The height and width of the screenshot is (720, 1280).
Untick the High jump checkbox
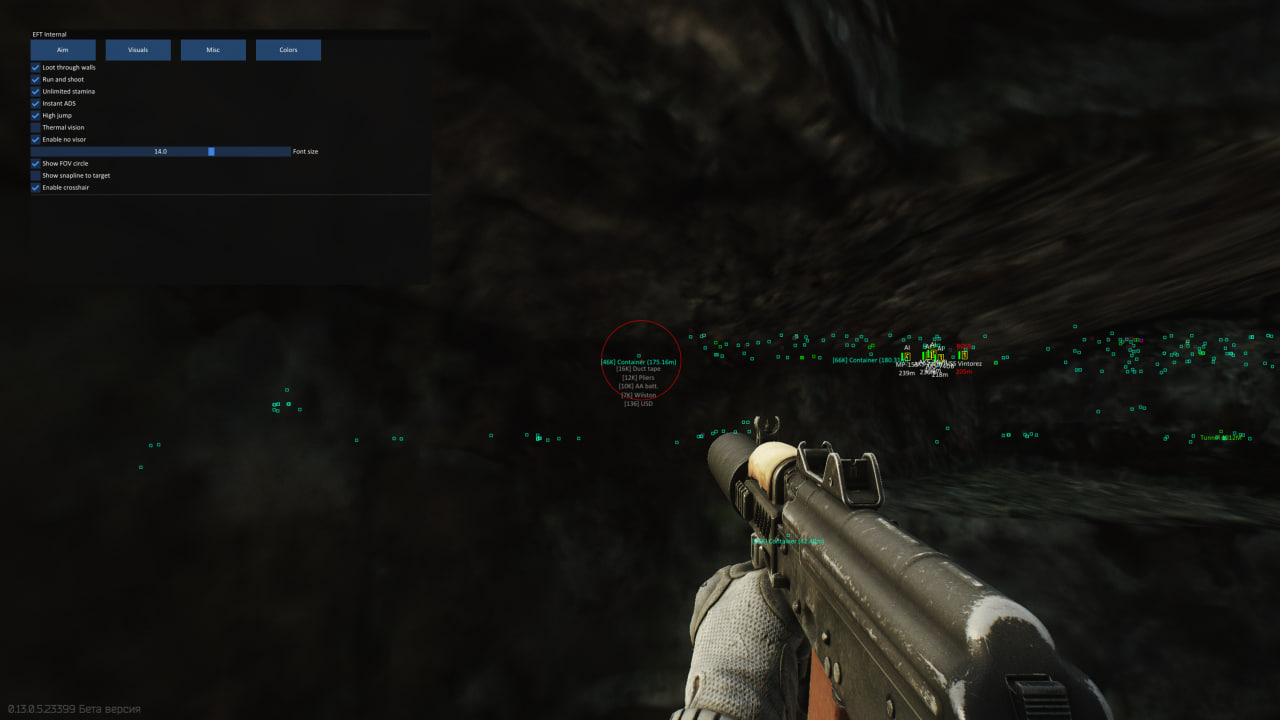(36, 116)
